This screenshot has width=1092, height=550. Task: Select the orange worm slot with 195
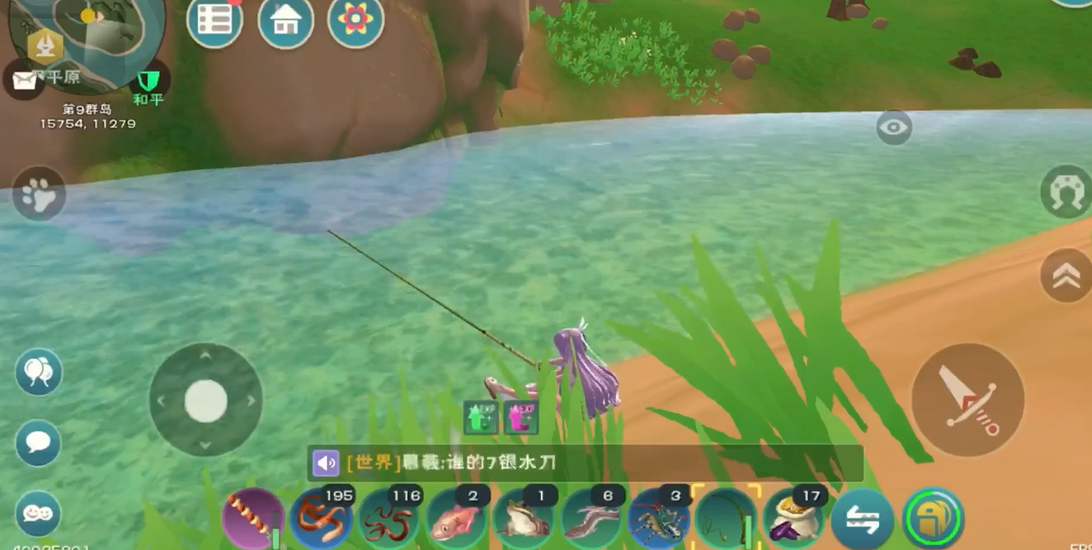click(321, 520)
